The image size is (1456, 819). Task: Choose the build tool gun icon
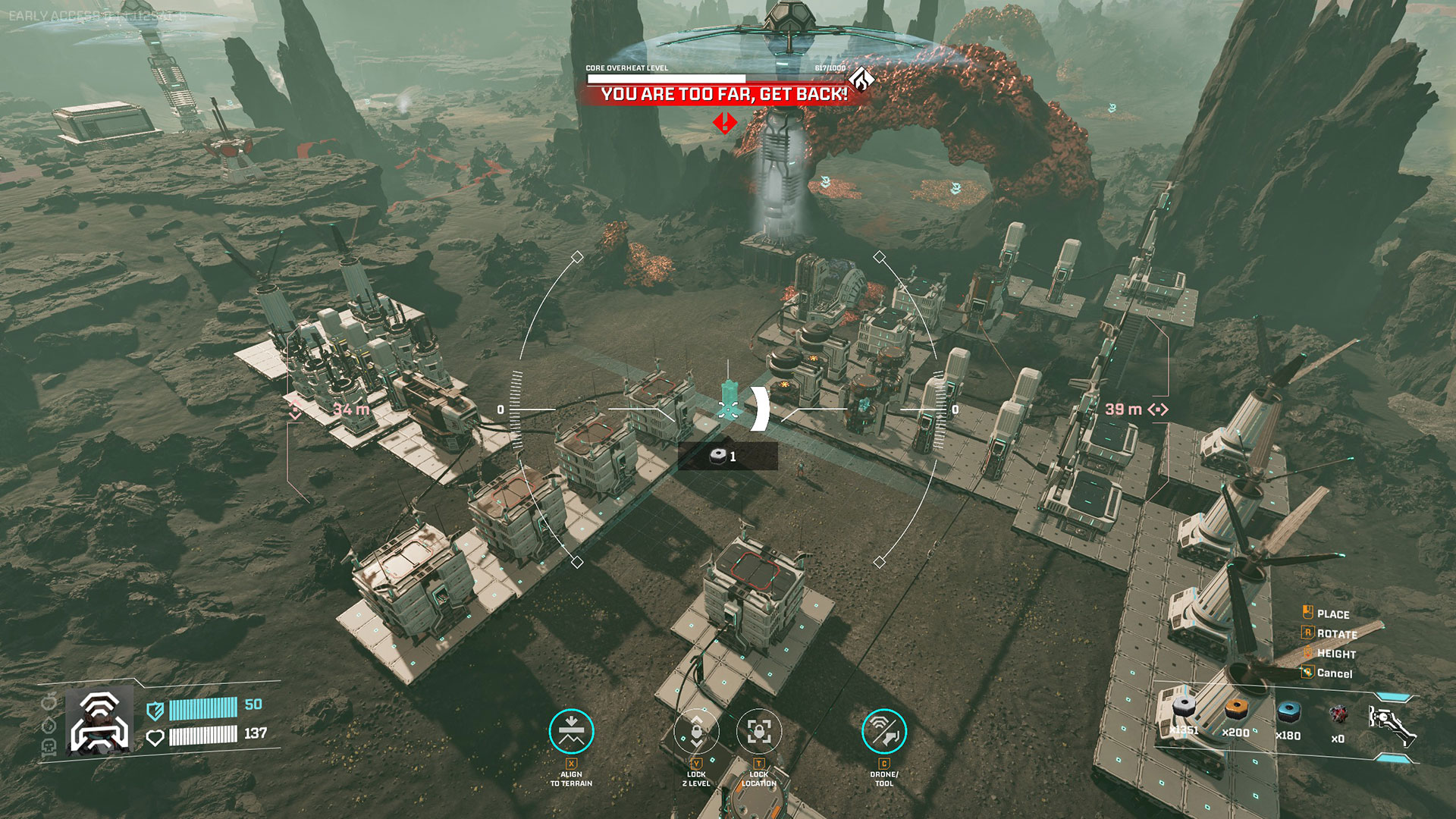(1392, 725)
